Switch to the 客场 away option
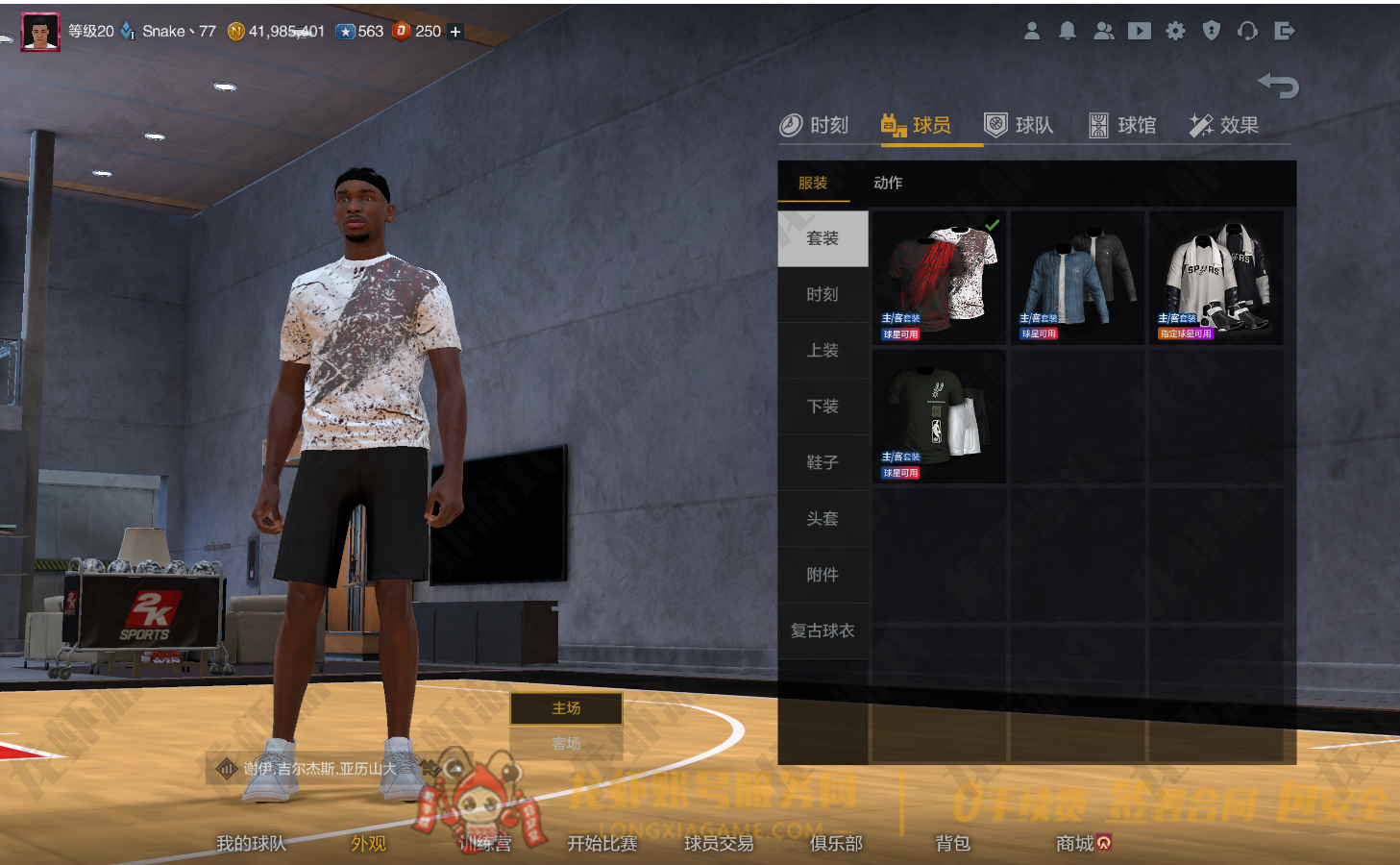This screenshot has width=1400, height=865. (566, 743)
